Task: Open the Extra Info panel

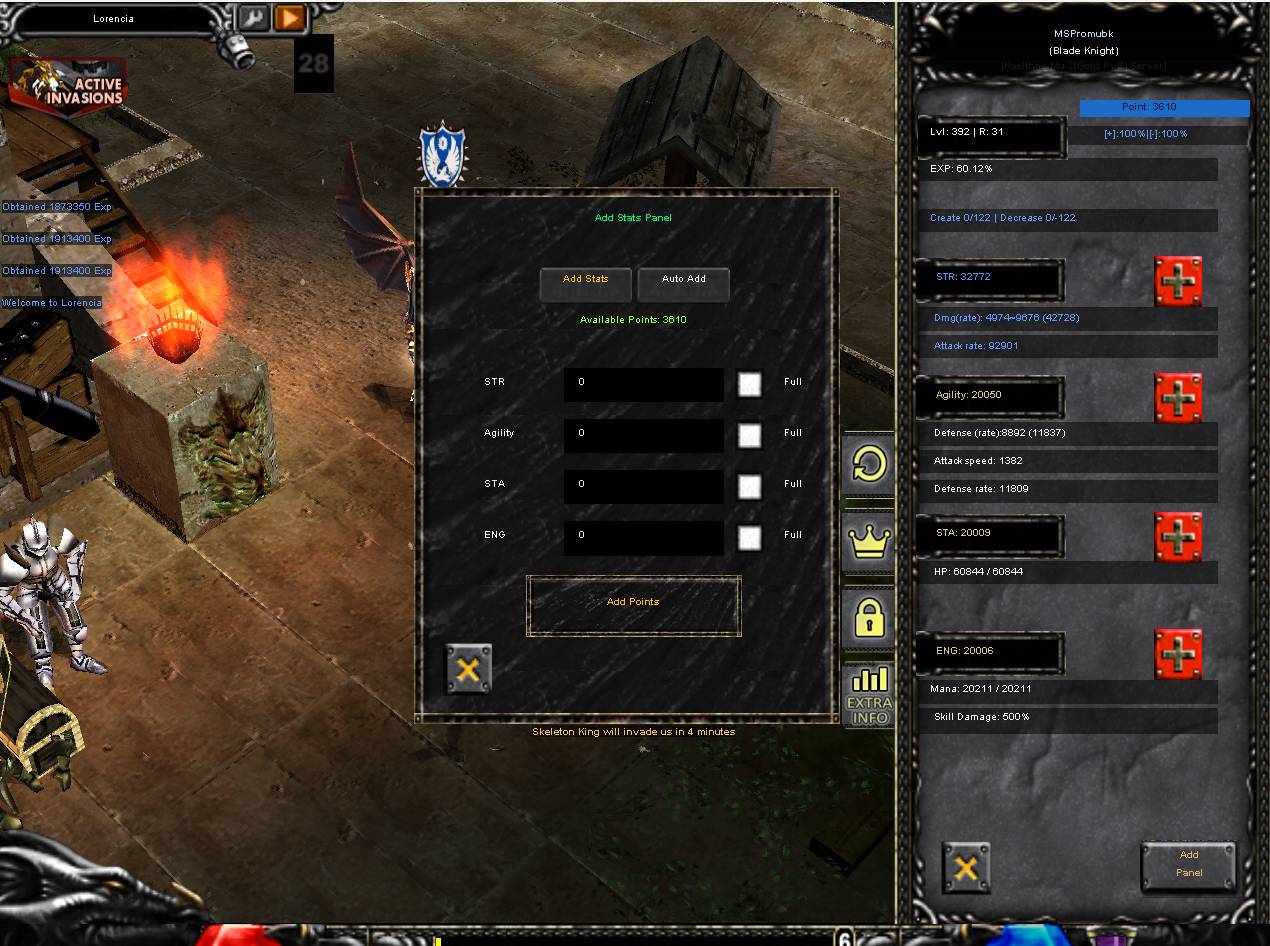Action: point(868,695)
